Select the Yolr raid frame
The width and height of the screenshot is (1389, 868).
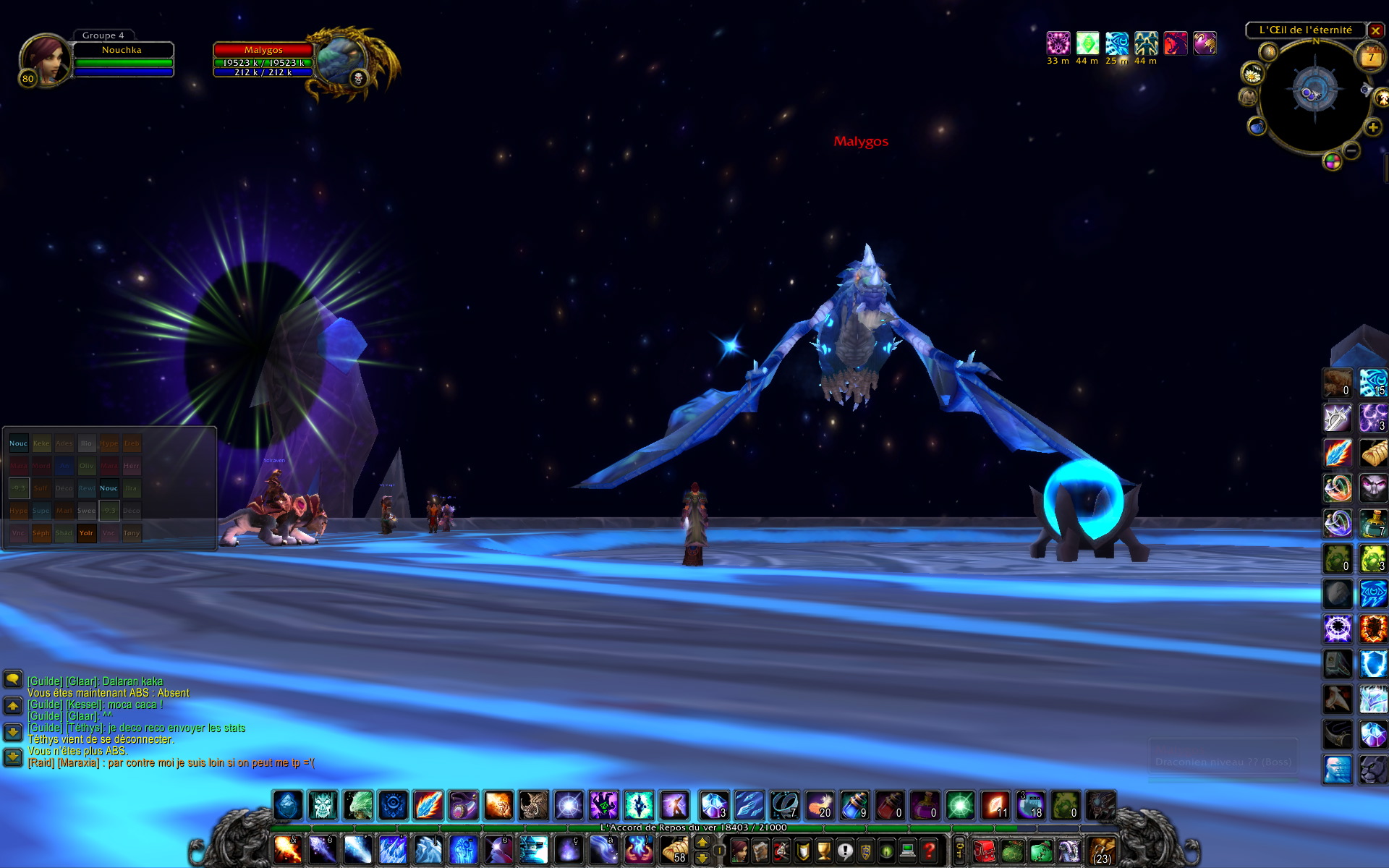pyautogui.click(x=86, y=533)
